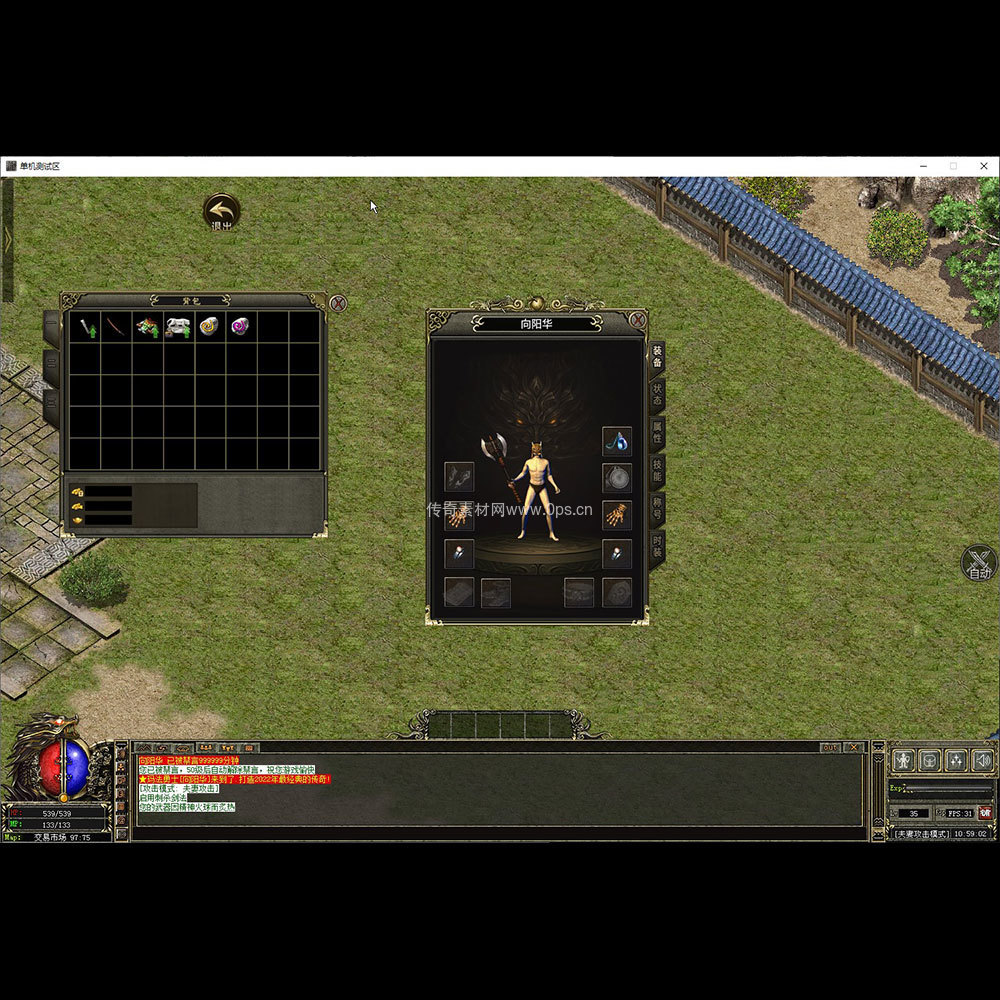Click the 夫妻攻击模式 attack mode label

point(920,833)
